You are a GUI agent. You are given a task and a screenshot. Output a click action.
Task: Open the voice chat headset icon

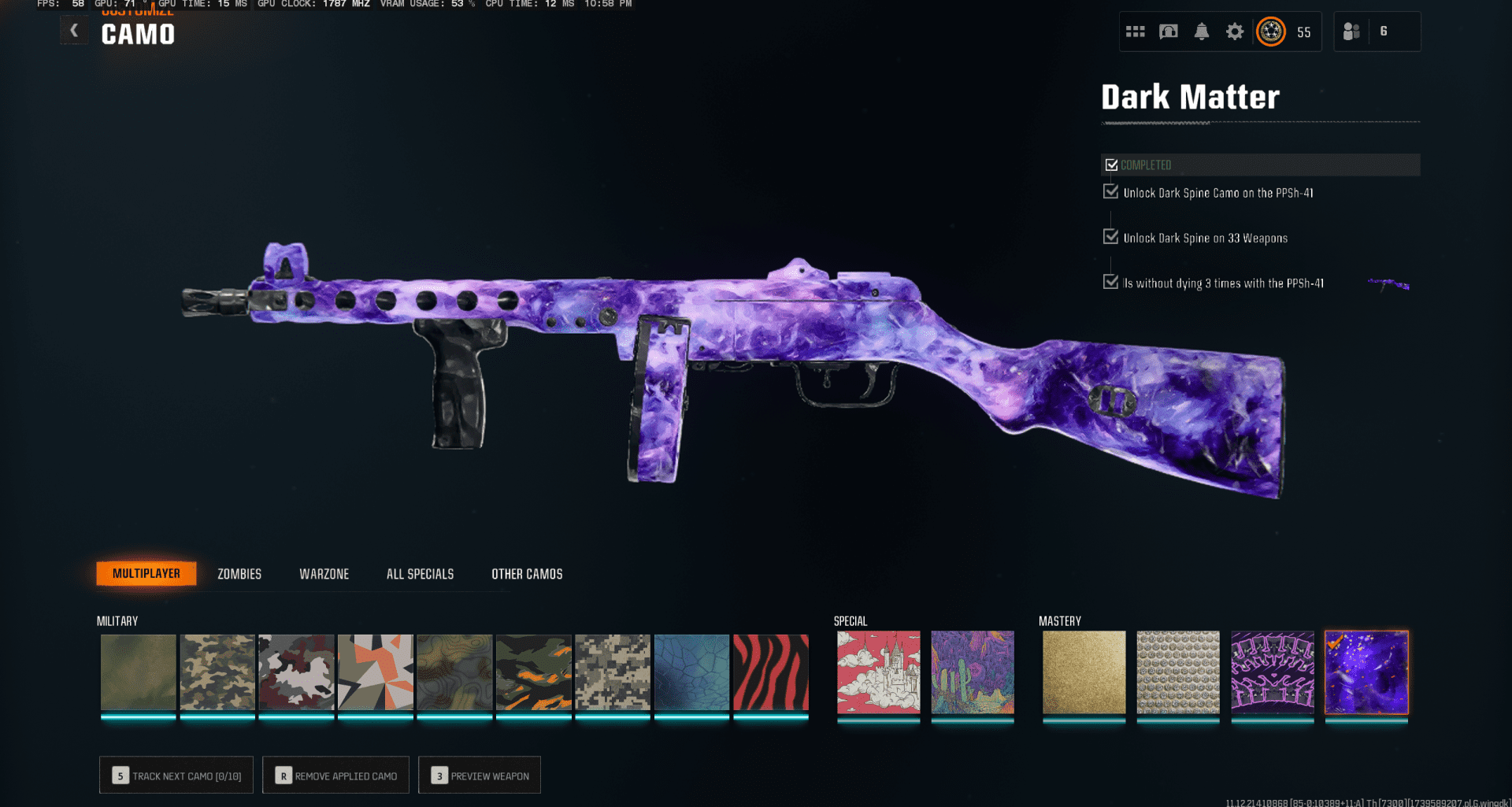point(1168,31)
